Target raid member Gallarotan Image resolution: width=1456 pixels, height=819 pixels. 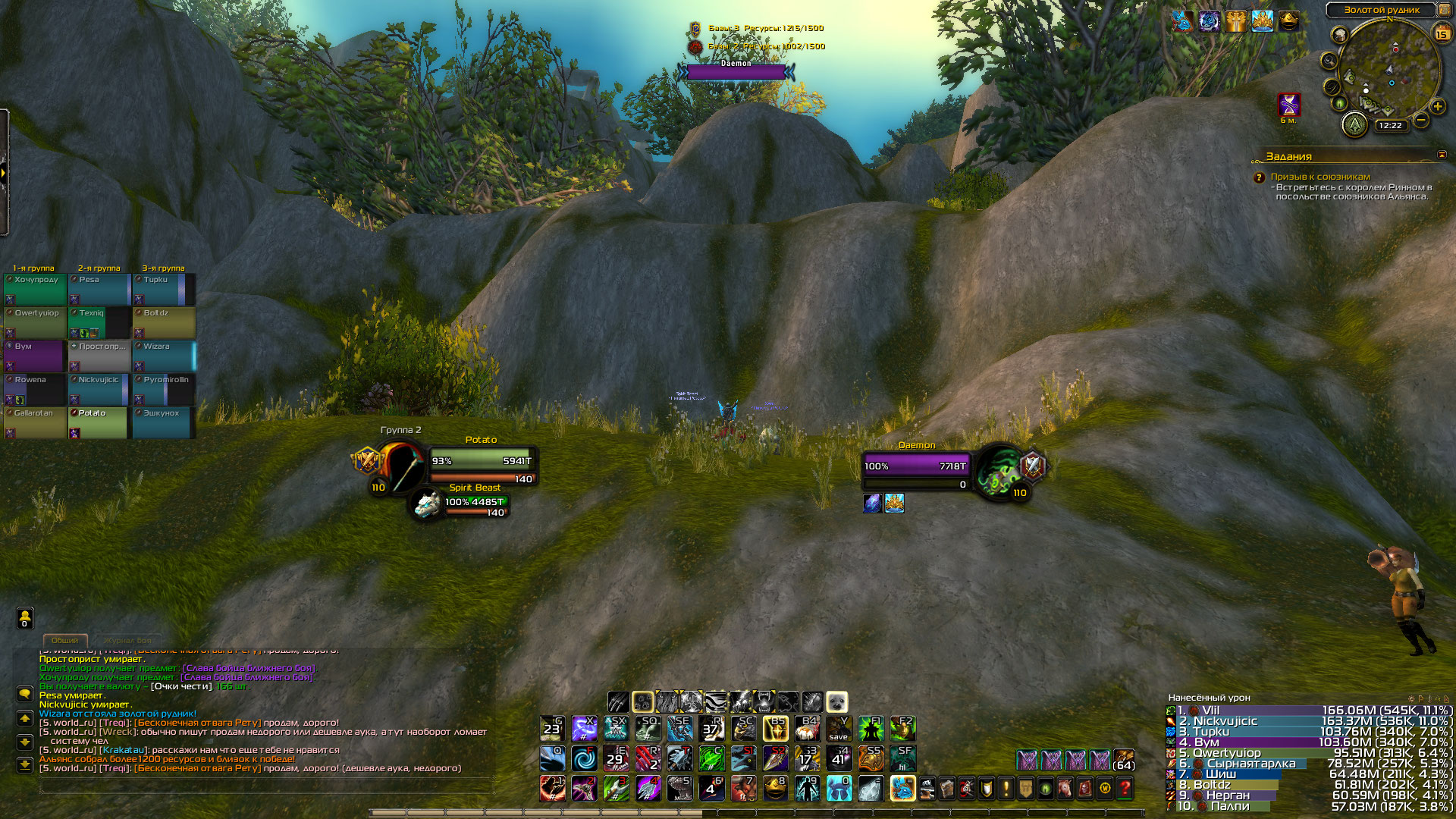[x=35, y=422]
